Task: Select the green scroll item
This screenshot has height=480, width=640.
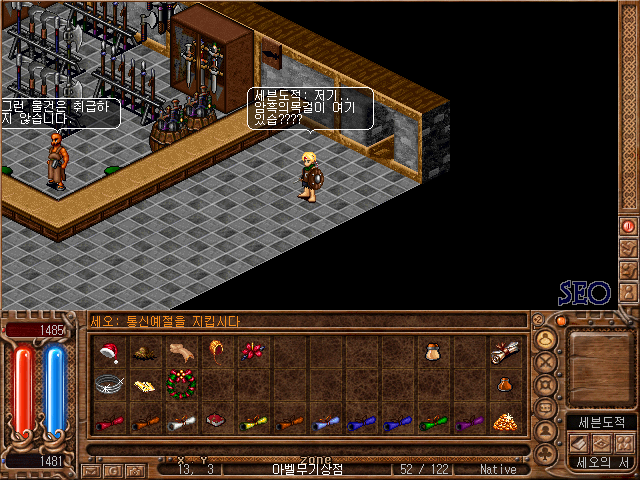Action: click(x=431, y=421)
